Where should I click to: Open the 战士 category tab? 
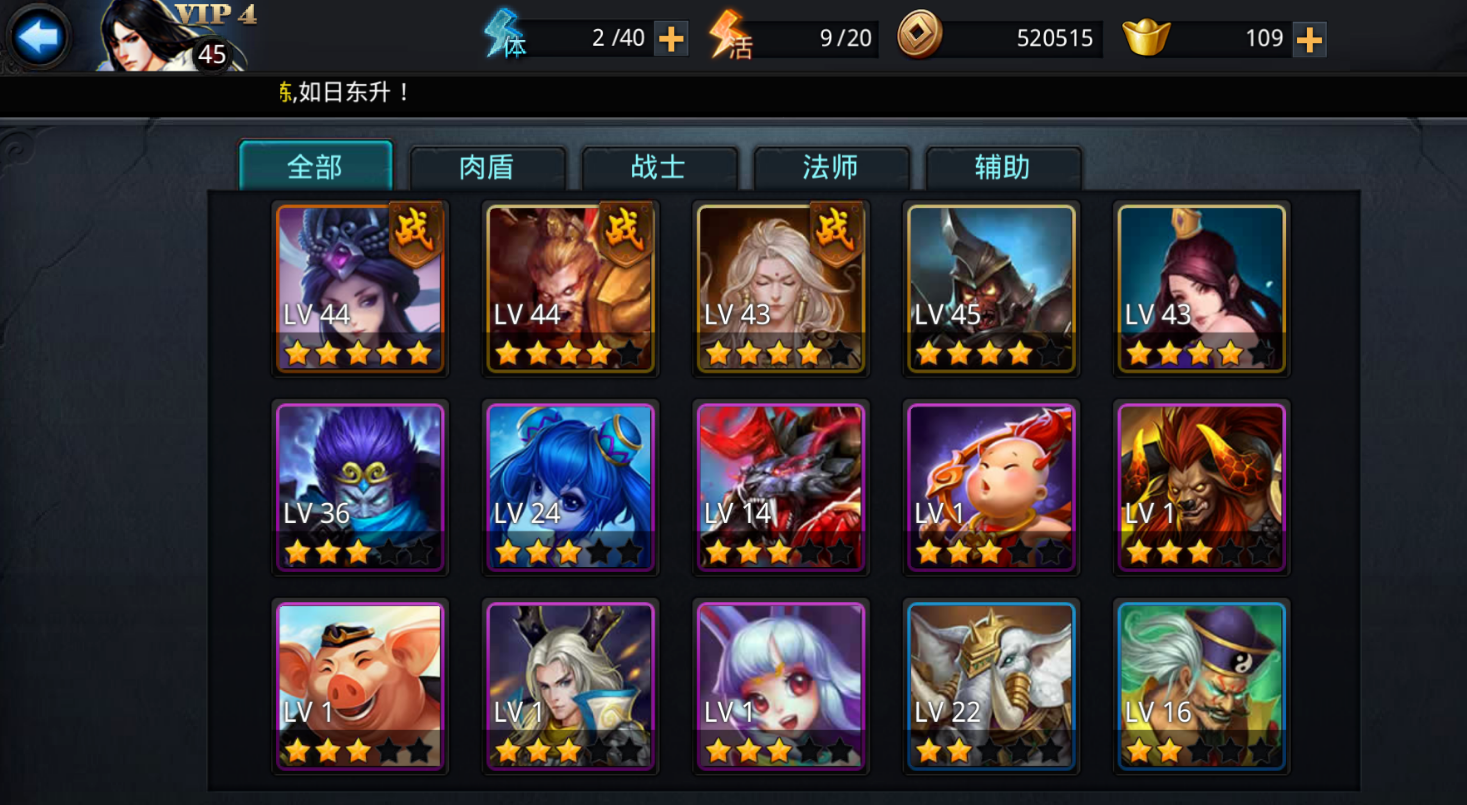[659, 167]
